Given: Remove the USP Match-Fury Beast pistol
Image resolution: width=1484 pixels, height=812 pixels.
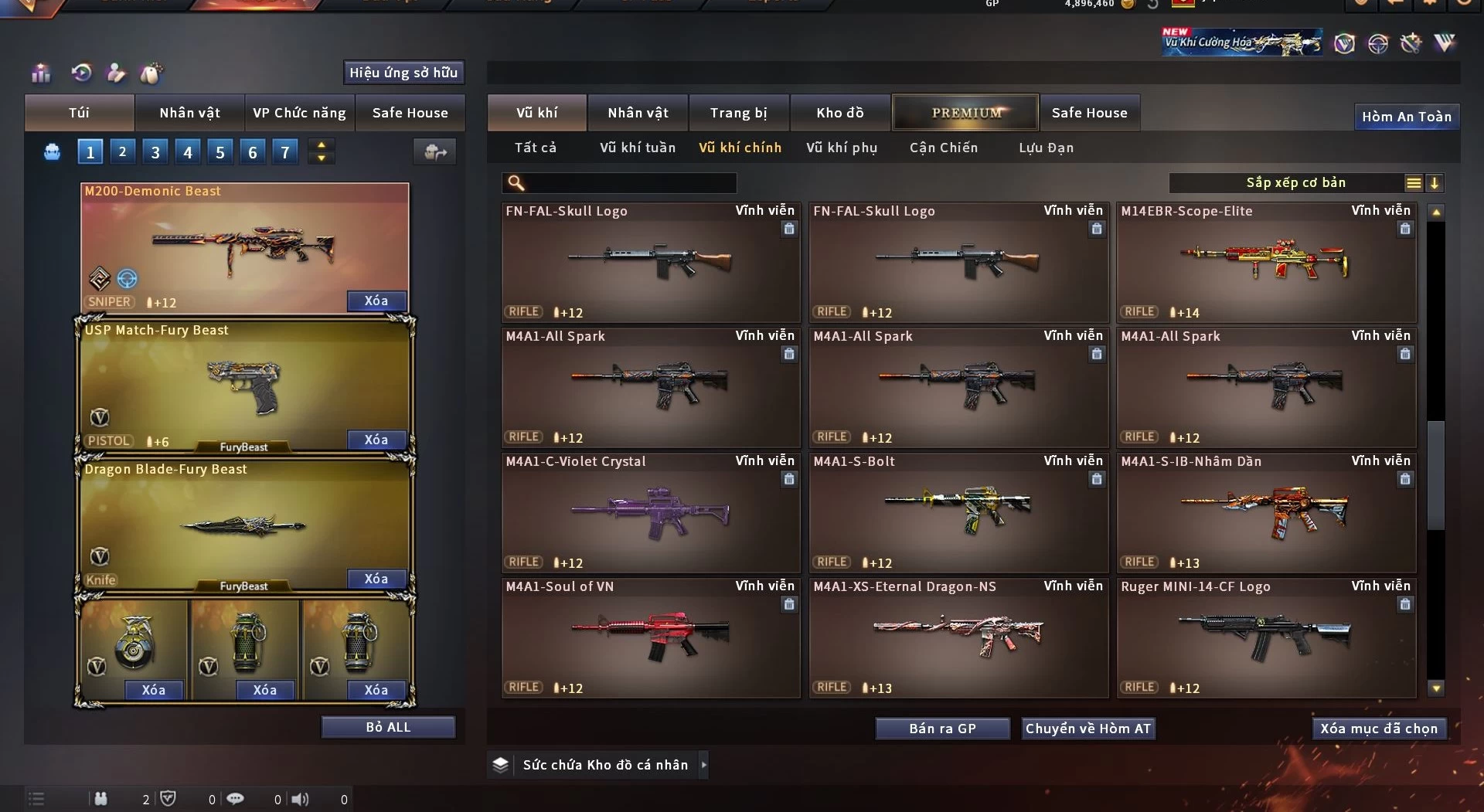Looking at the screenshot, I should tap(376, 440).
